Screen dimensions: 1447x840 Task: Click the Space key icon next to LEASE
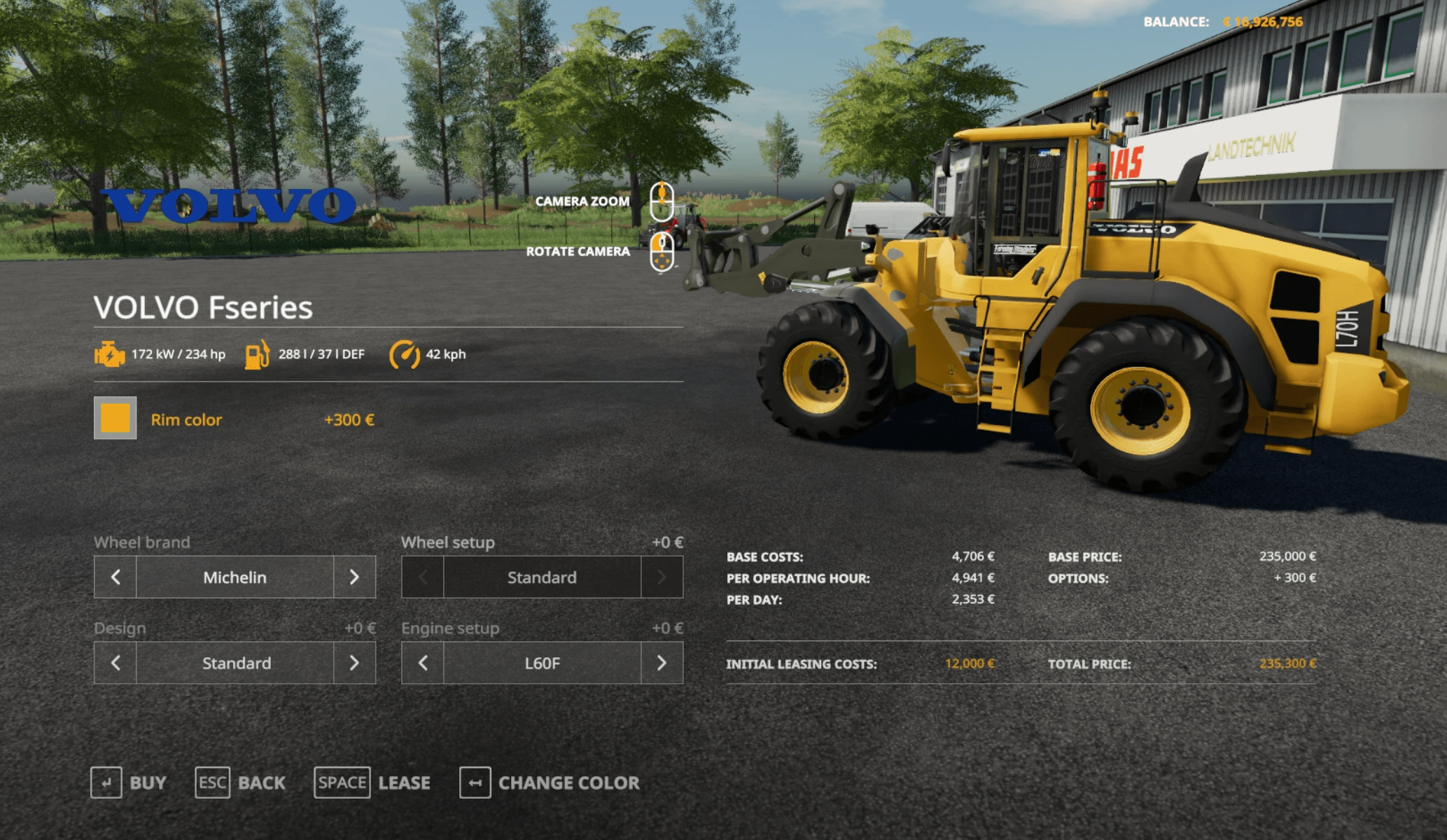pos(342,783)
